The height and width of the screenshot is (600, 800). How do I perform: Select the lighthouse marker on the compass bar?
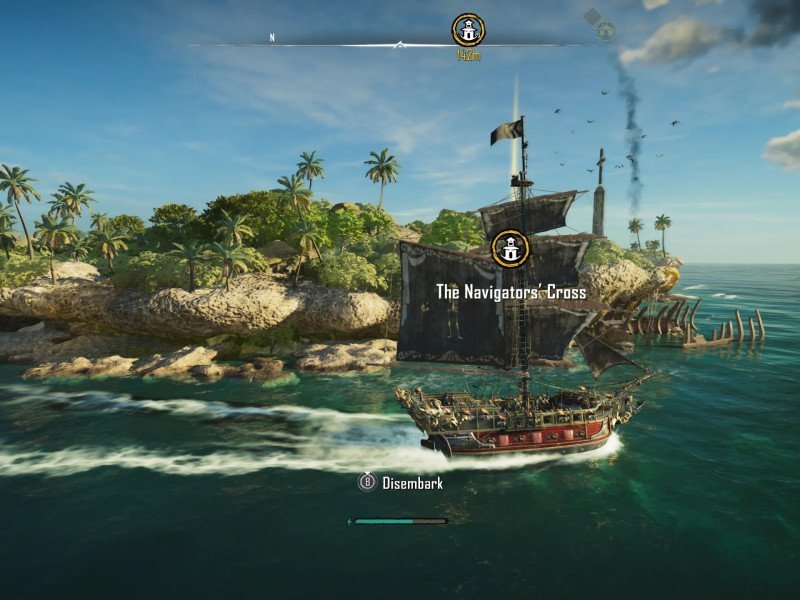pos(468,30)
